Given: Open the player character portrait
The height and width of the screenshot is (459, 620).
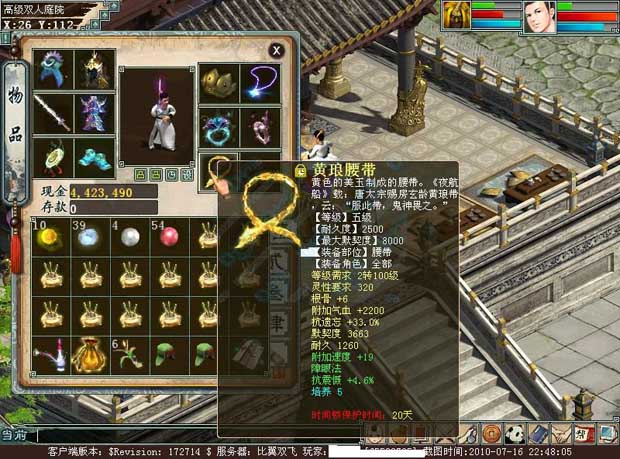Looking at the screenshot, I should coord(539,17).
